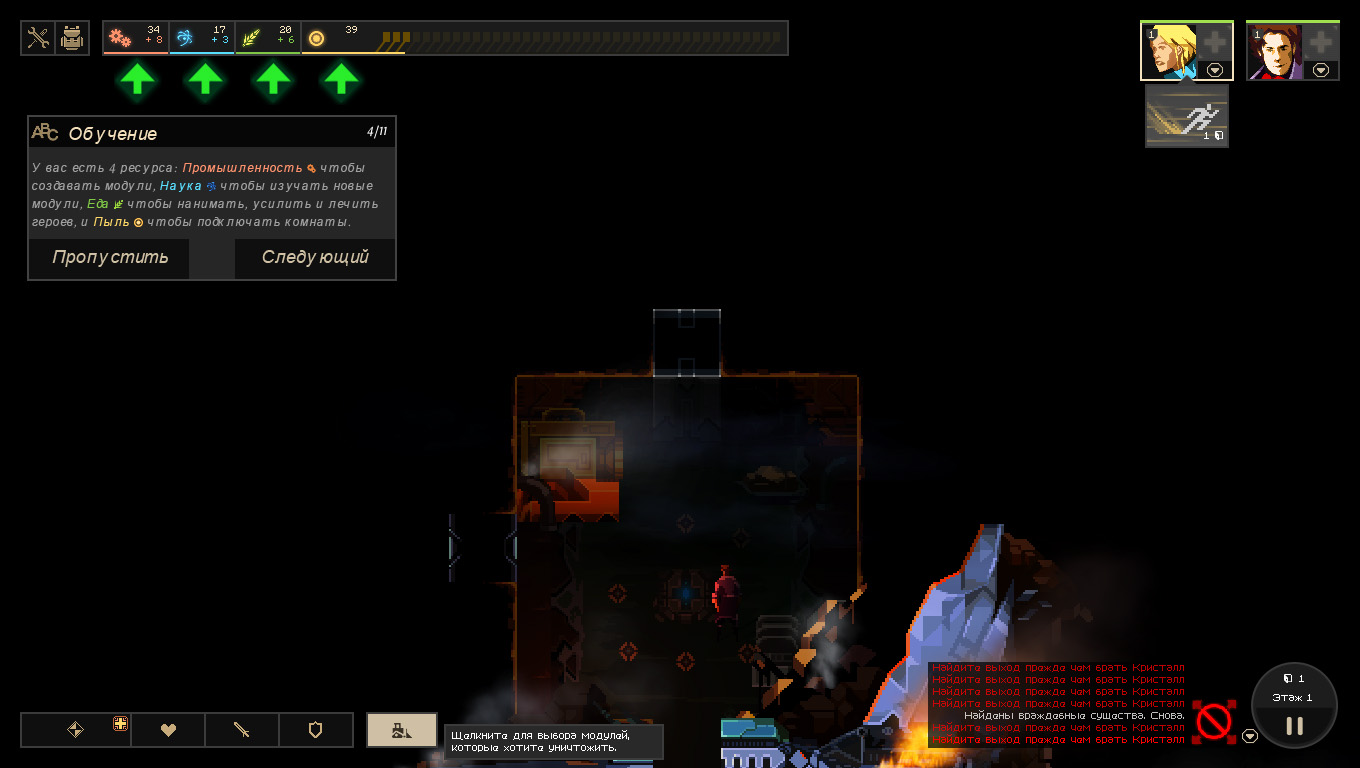
Task: Pause the game with the pause button
Action: (1294, 726)
